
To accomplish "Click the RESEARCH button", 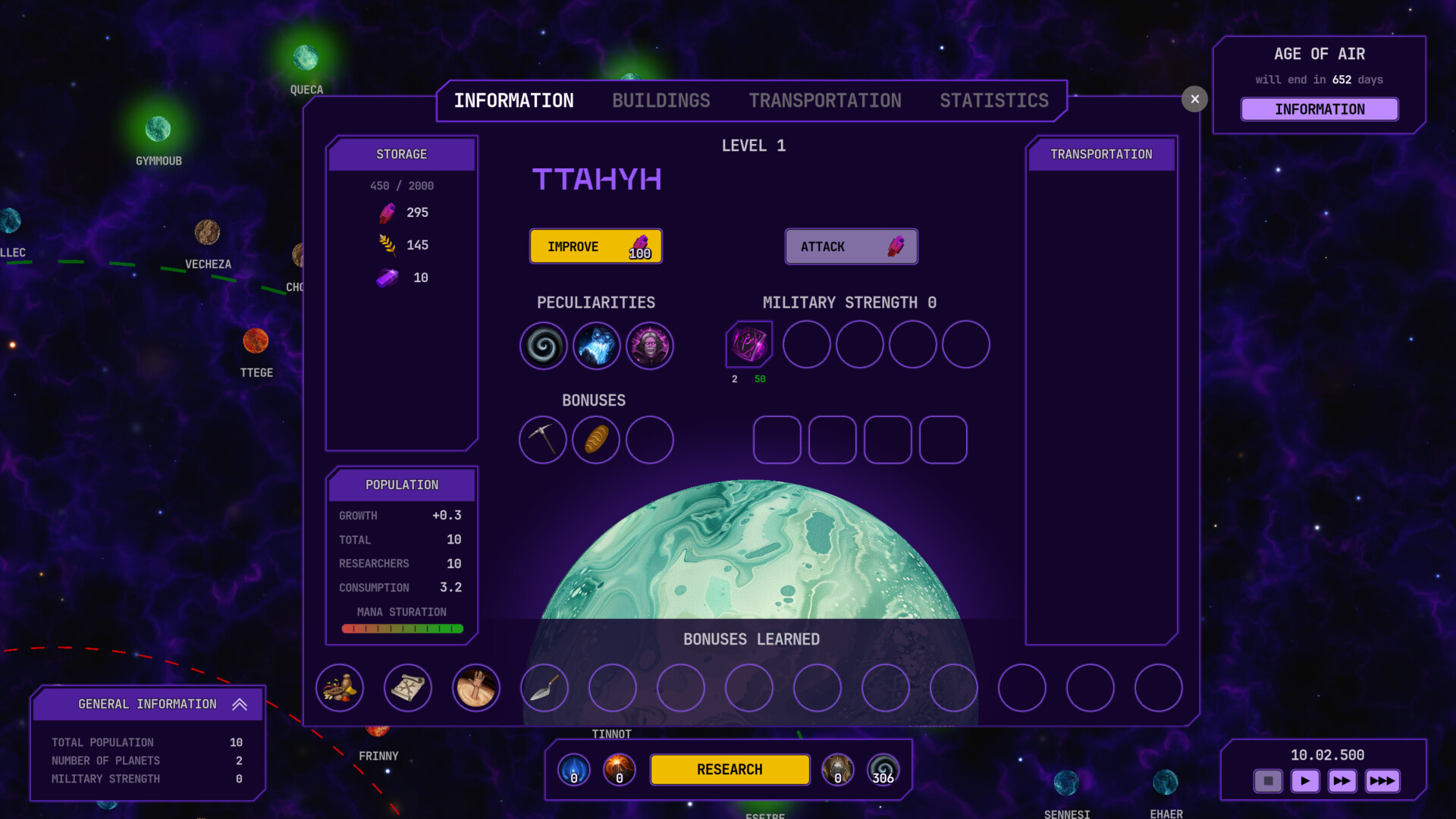I will [x=730, y=769].
